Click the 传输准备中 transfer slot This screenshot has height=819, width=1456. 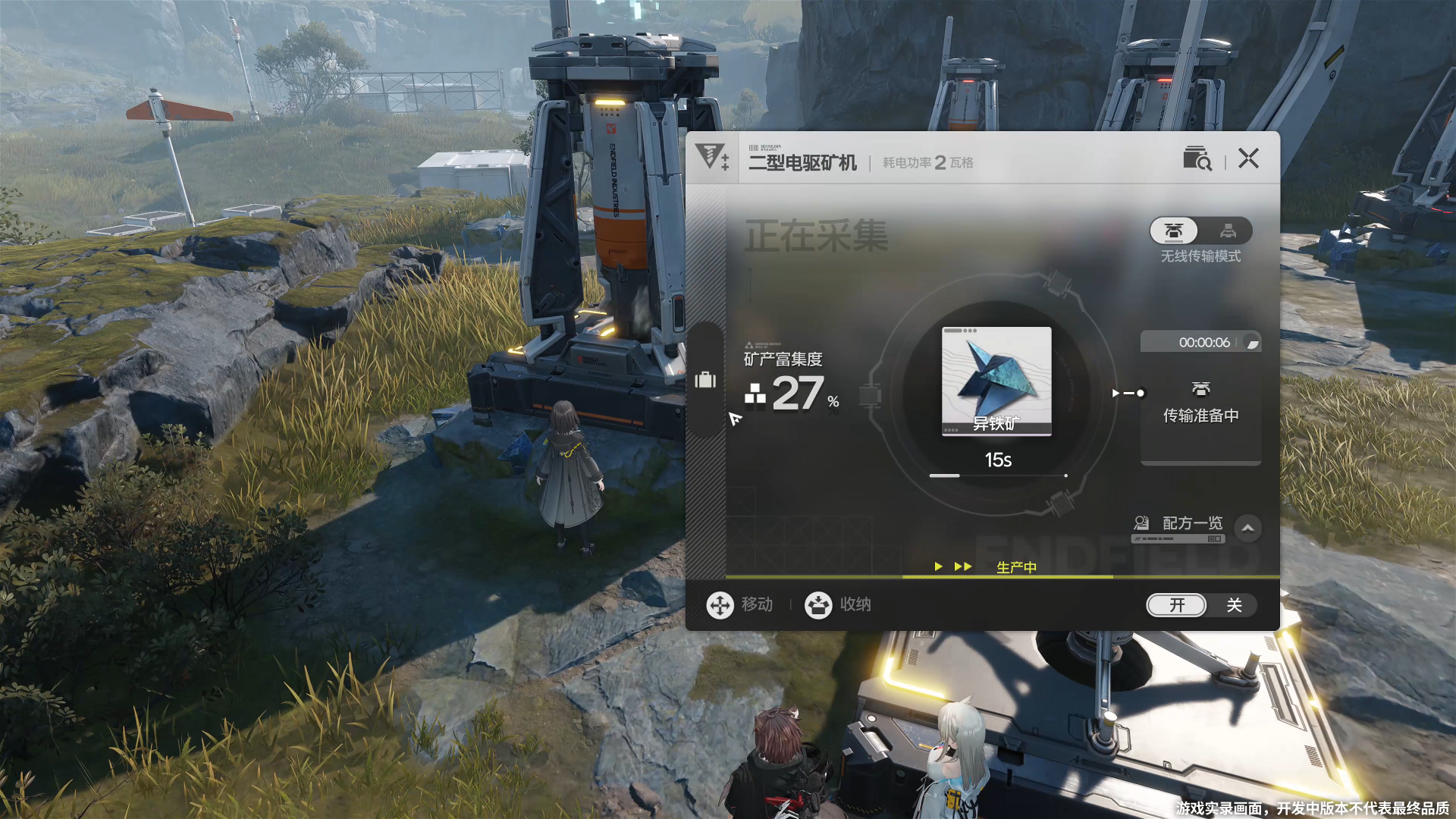[1200, 403]
